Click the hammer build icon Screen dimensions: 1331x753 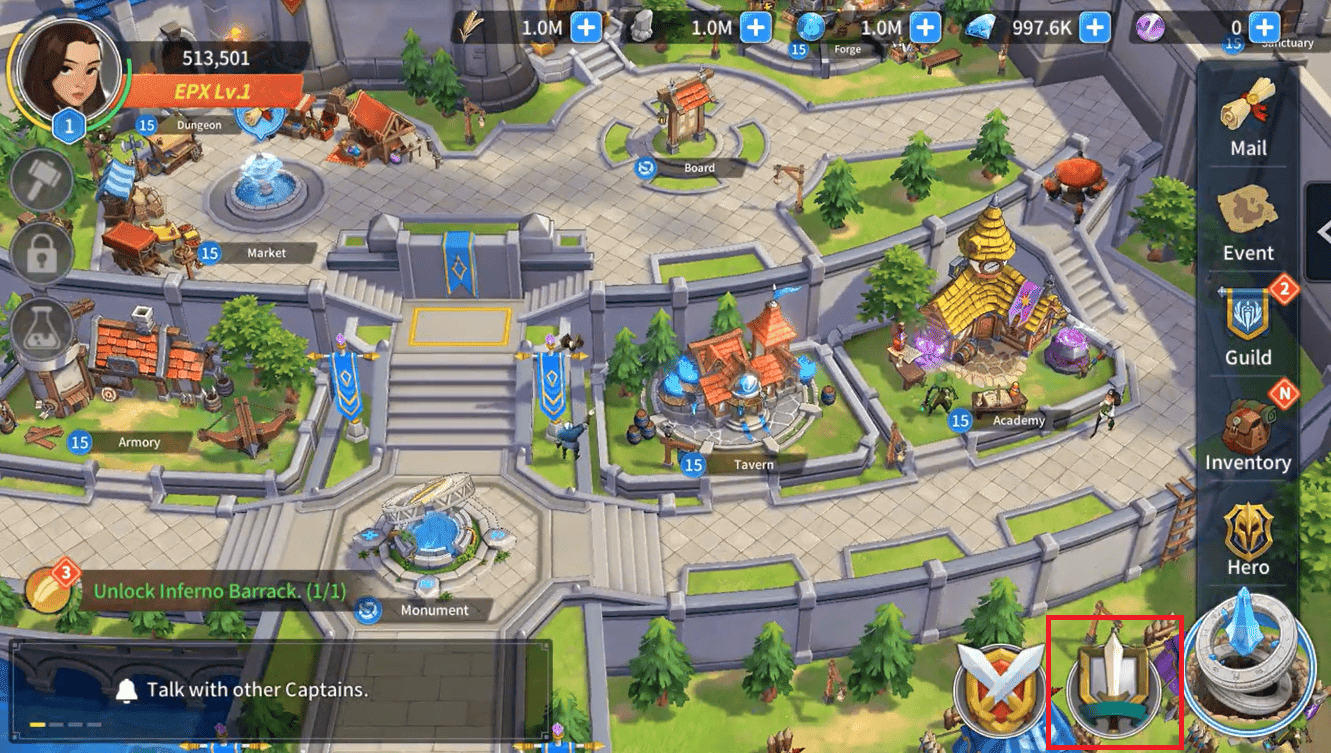click(x=41, y=181)
